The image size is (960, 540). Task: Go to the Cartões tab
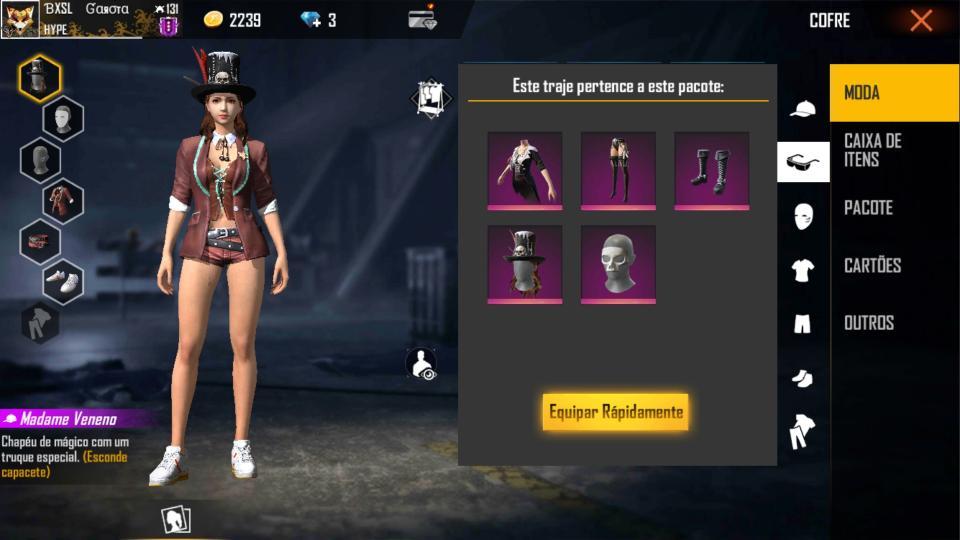coord(893,265)
